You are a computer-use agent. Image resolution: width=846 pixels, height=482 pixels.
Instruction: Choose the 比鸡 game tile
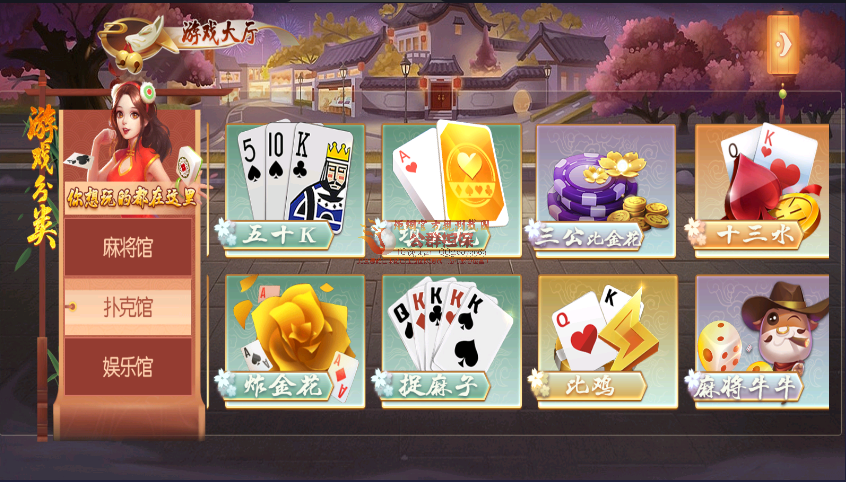pyautogui.click(x=608, y=340)
